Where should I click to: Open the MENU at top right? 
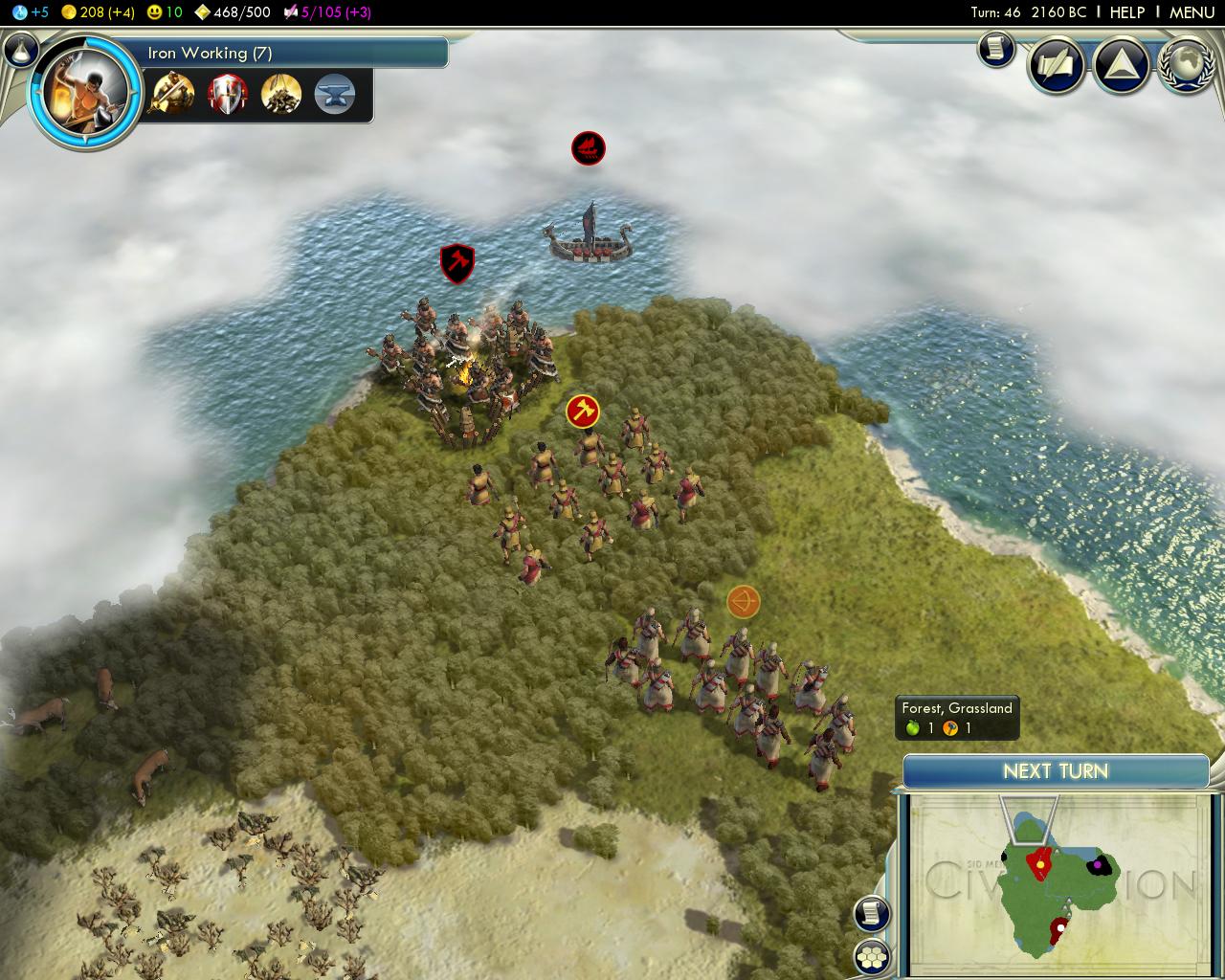pos(1192,12)
